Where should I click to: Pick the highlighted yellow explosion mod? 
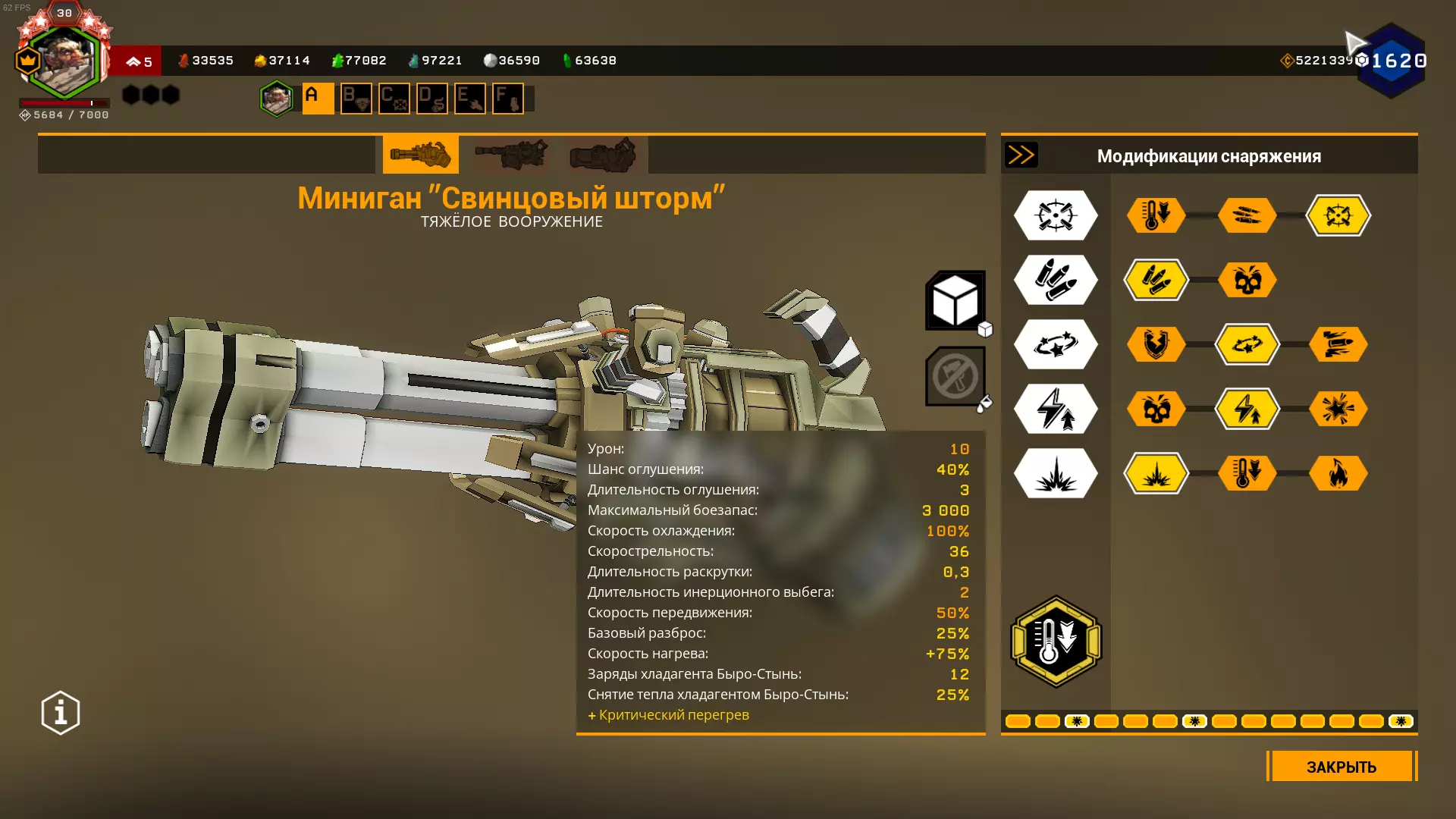[x=1156, y=473]
